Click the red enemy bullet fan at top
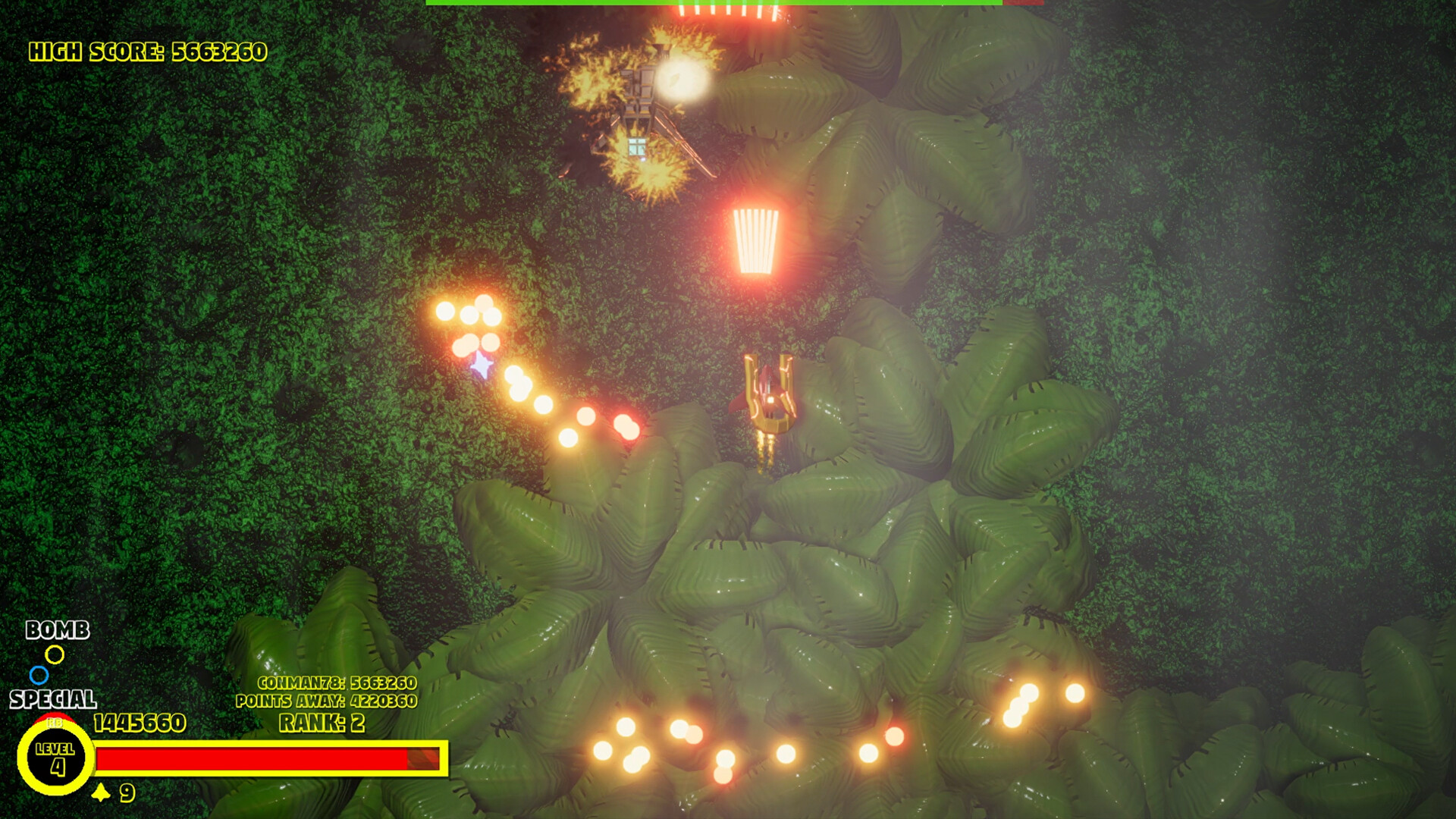Screen dimensions: 1456x819 (728, 11)
